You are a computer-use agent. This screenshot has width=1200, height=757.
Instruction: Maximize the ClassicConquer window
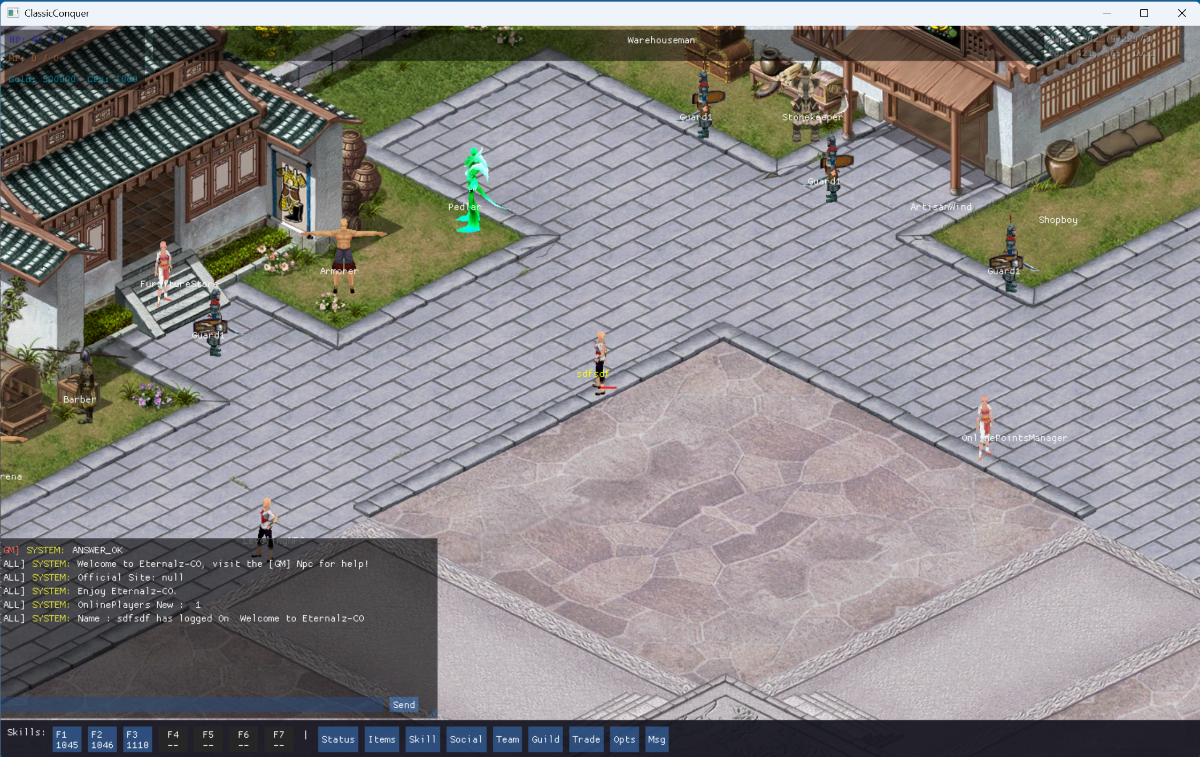pyautogui.click(x=1144, y=13)
